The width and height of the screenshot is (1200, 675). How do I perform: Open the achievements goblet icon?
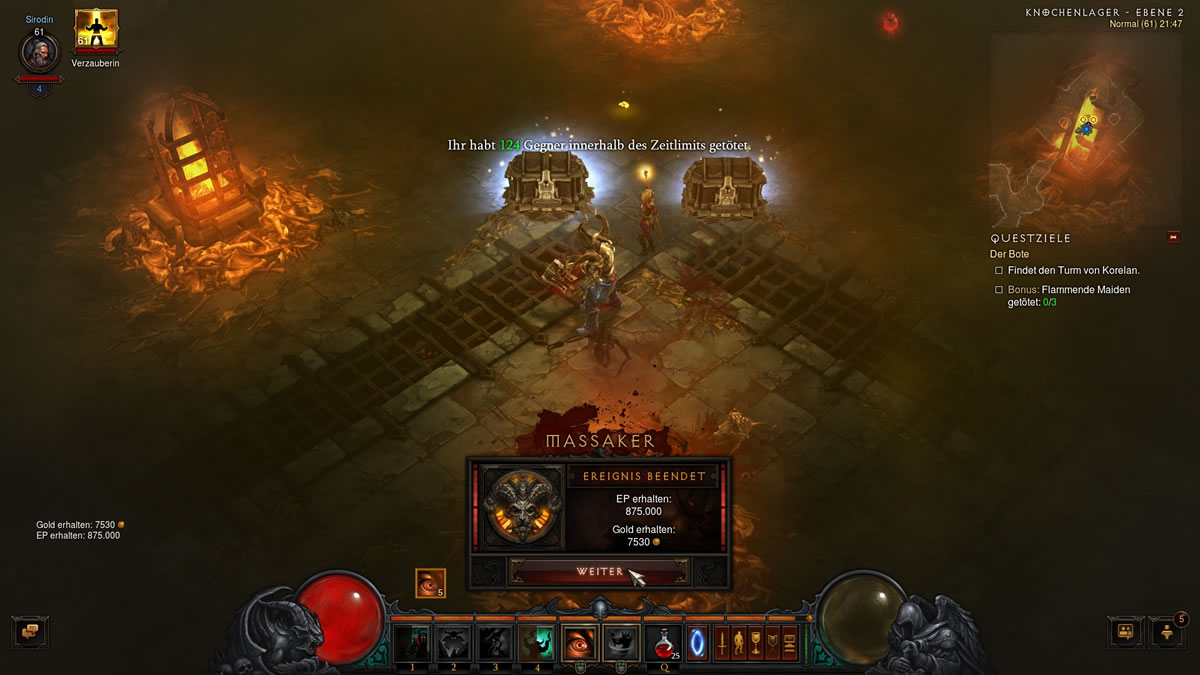[755, 642]
